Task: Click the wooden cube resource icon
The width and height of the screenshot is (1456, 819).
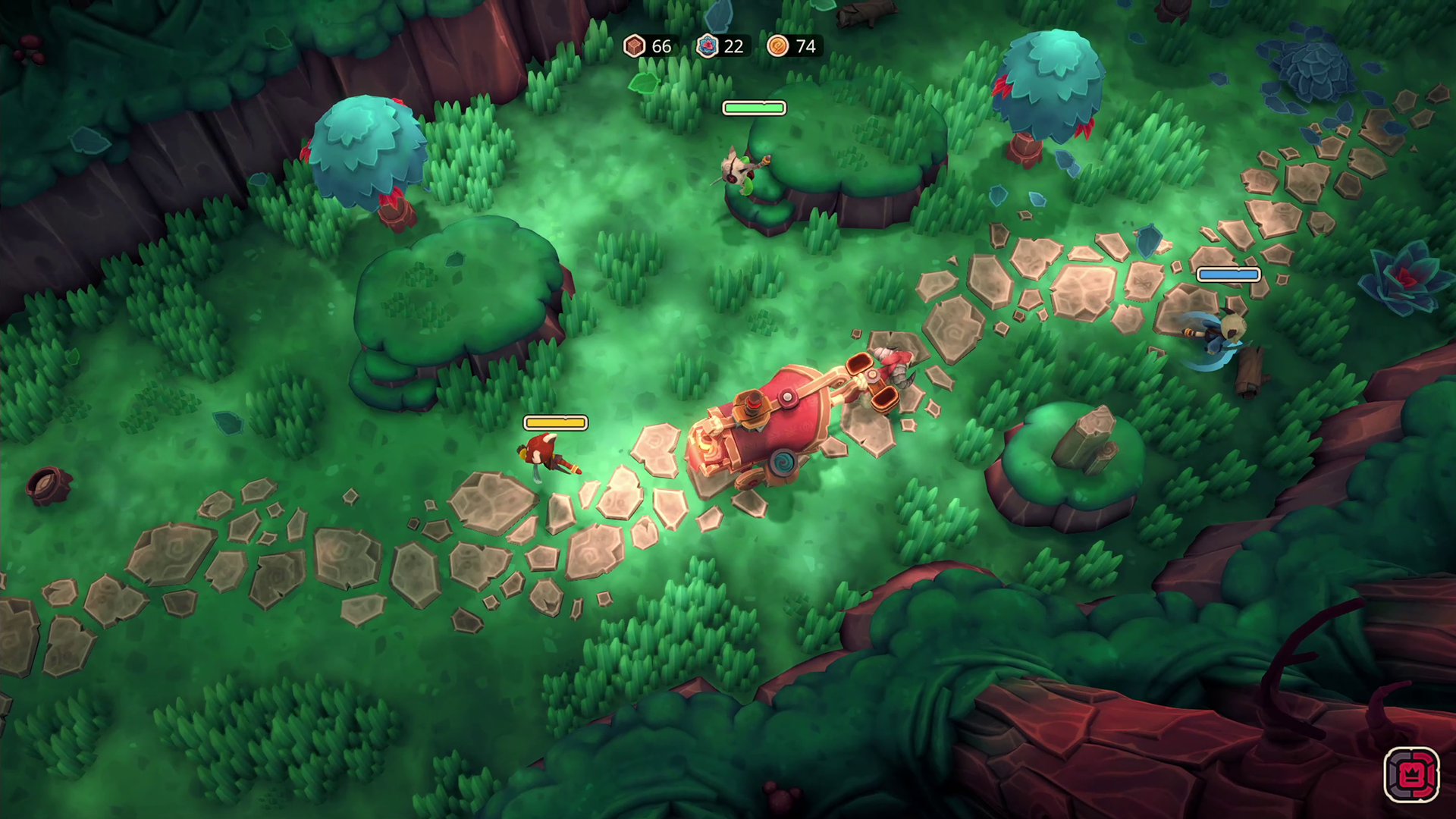Action: pyautogui.click(x=635, y=46)
